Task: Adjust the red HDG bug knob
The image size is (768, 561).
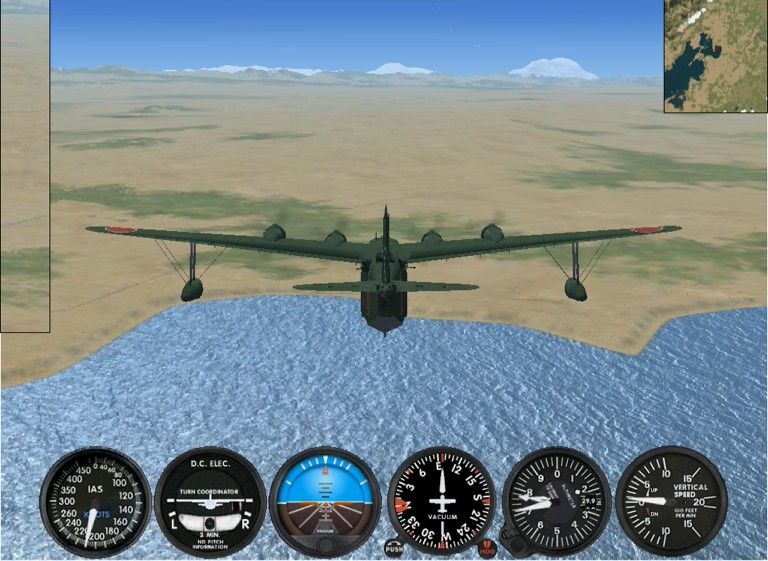Action: (x=487, y=547)
